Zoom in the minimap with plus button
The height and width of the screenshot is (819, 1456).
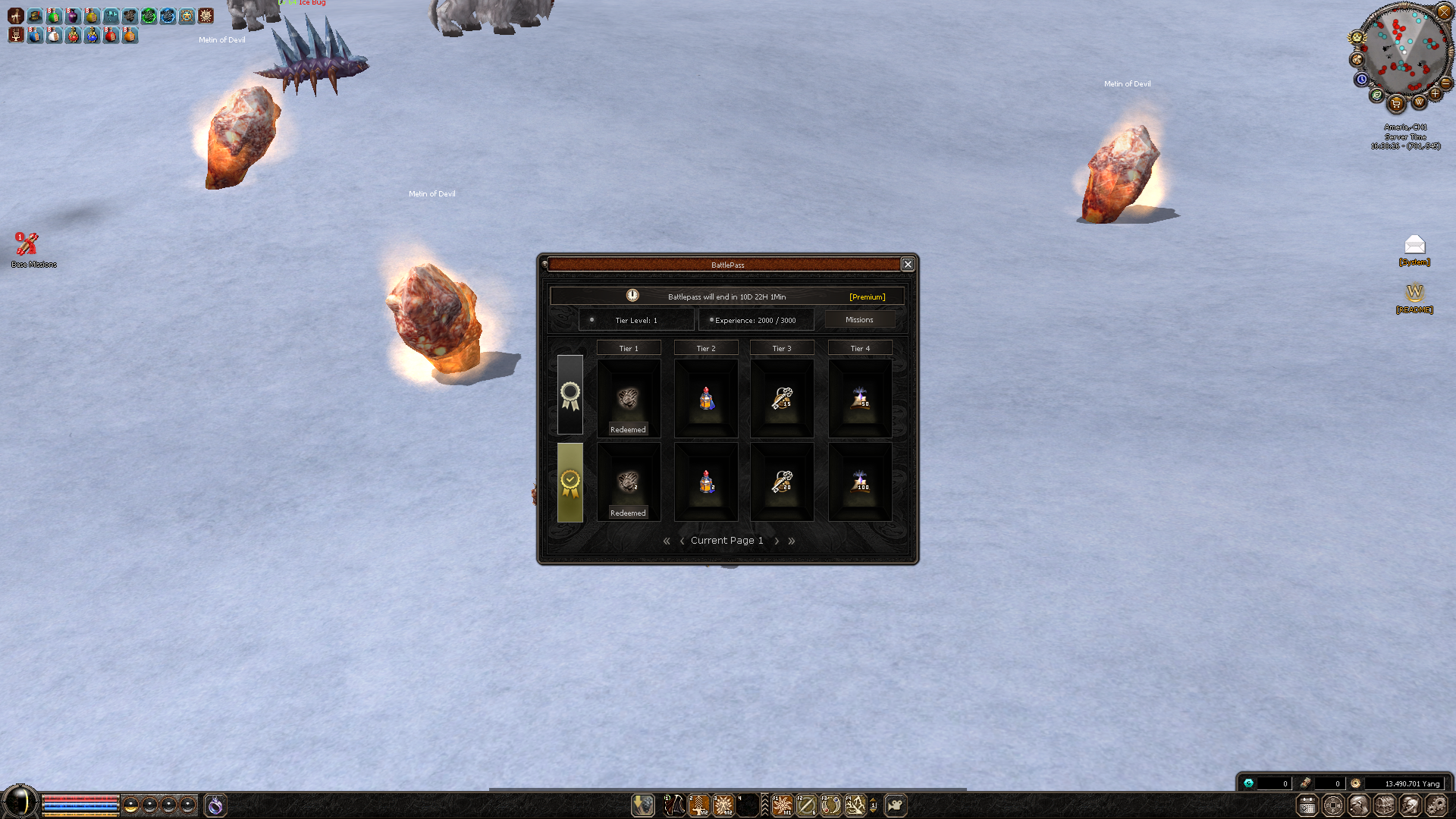point(1435,93)
